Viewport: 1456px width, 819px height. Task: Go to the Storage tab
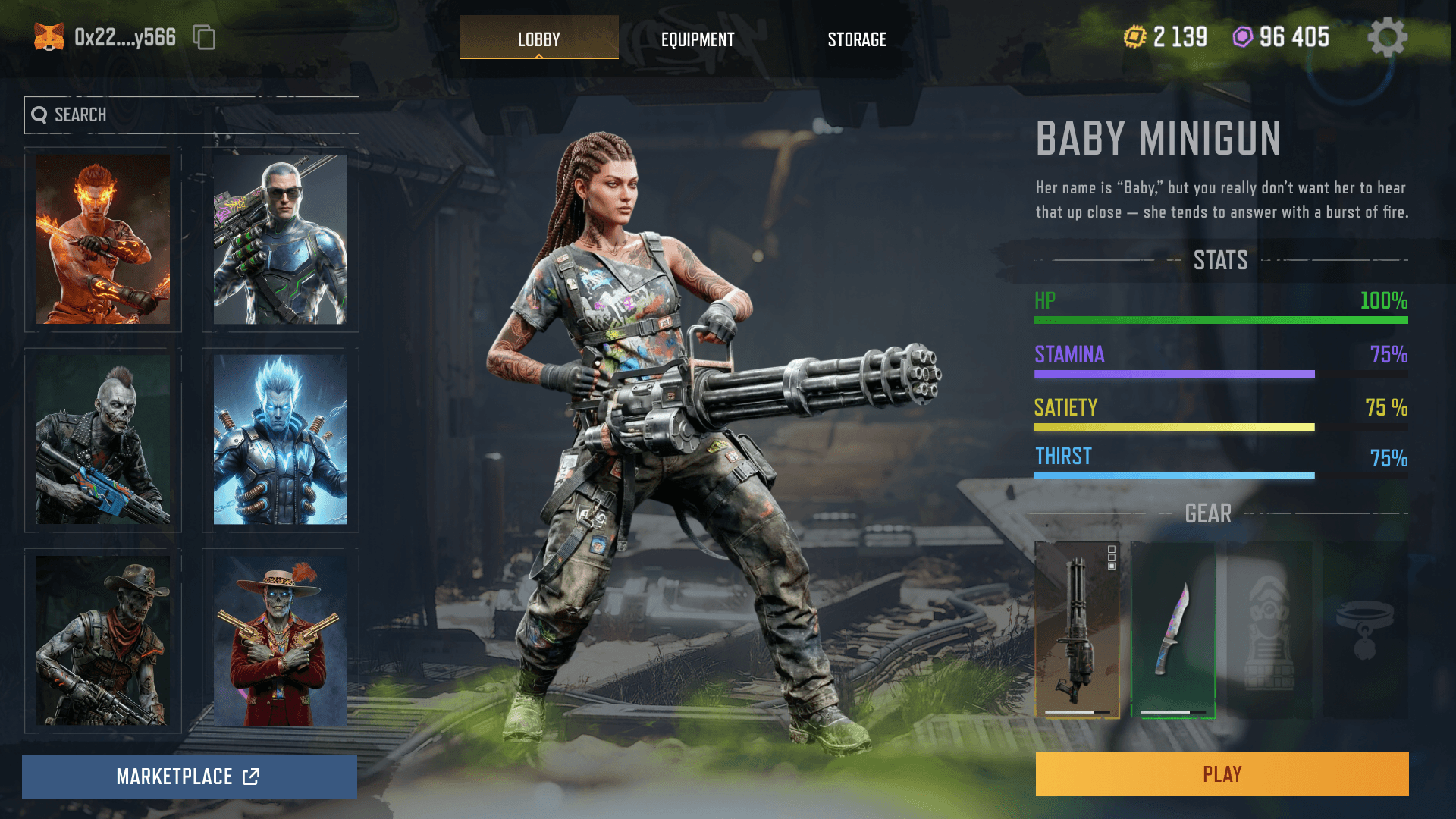pos(857,39)
